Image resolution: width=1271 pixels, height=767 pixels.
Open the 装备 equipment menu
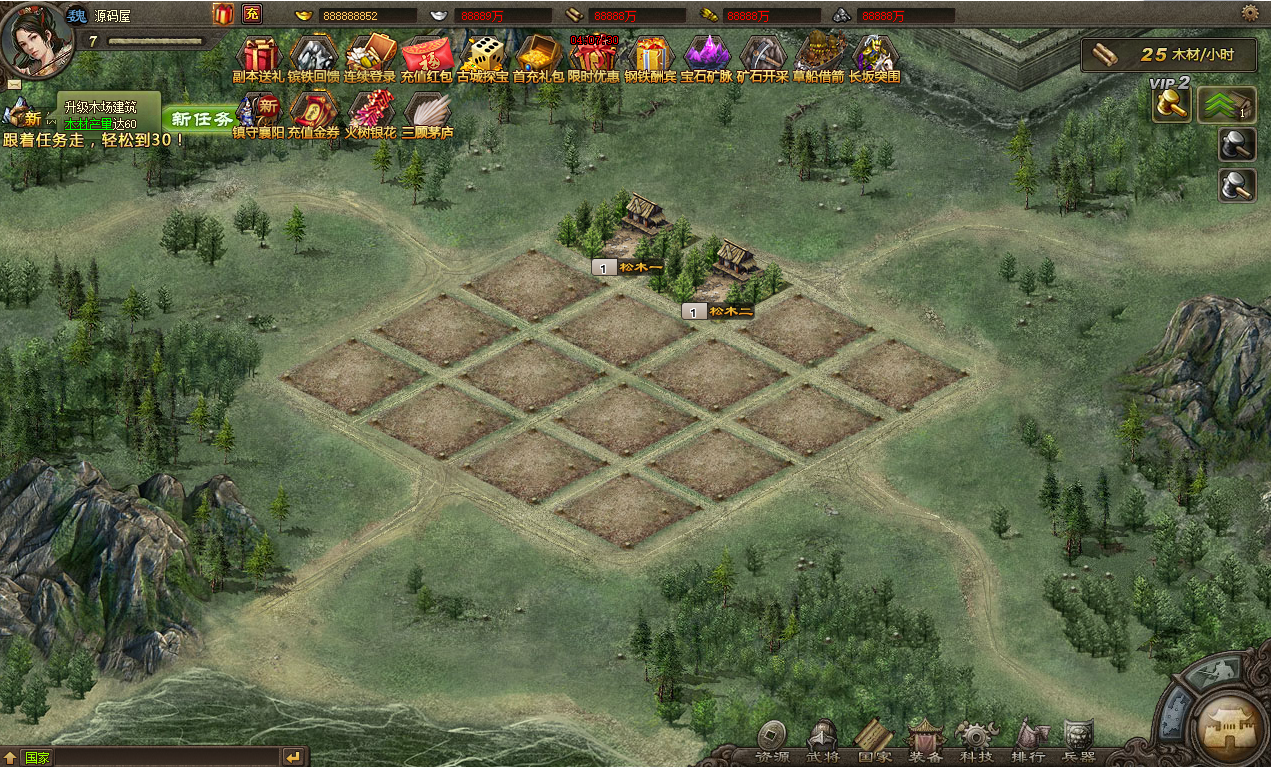pos(925,741)
